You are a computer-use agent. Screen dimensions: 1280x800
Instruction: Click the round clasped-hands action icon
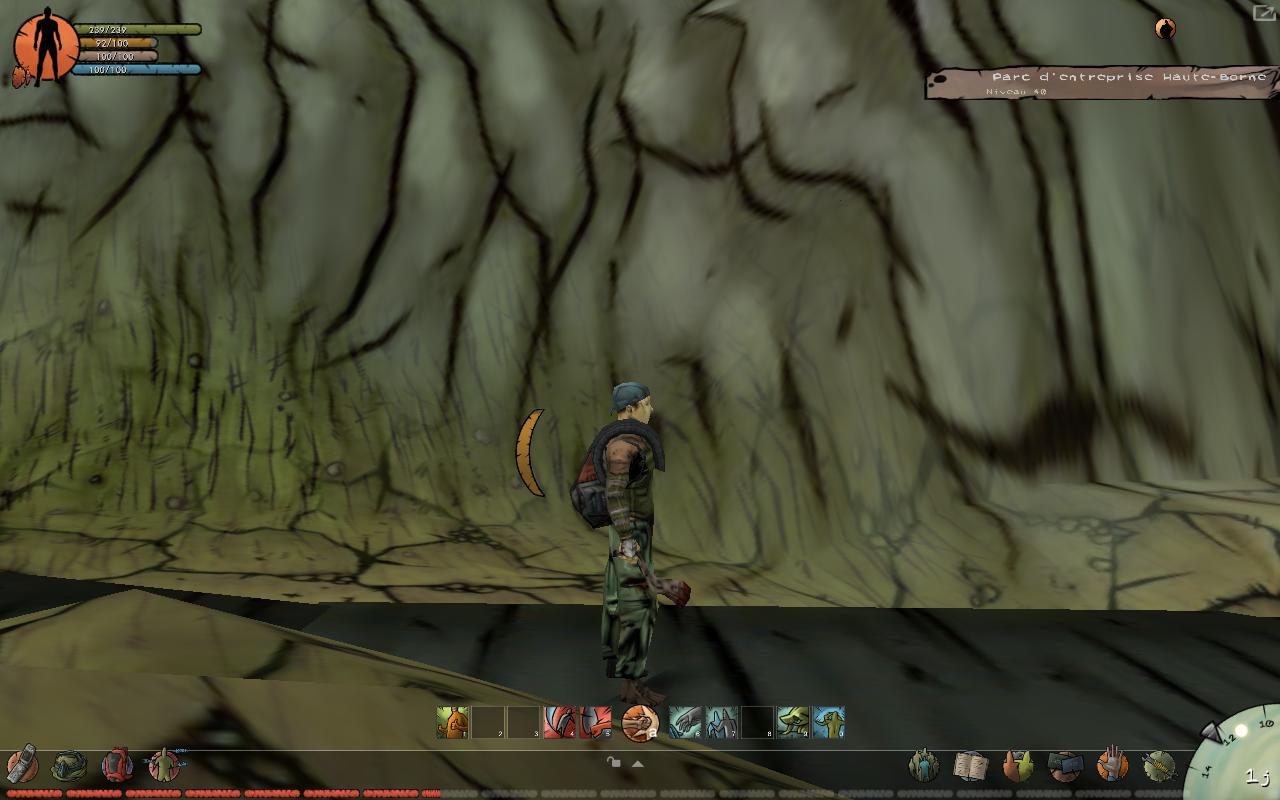(x=640, y=723)
